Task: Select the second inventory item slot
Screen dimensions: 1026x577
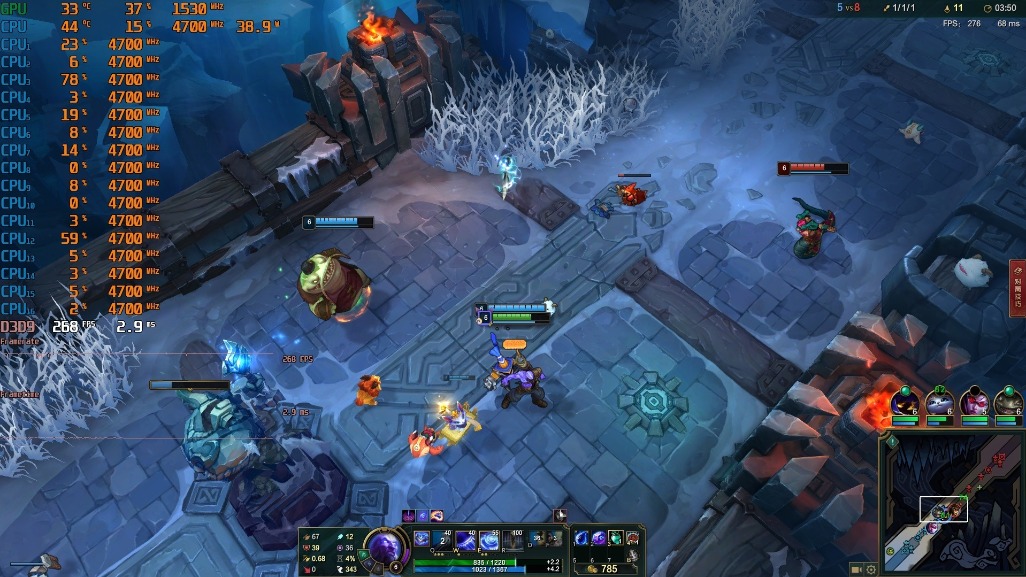Action: 598,539
